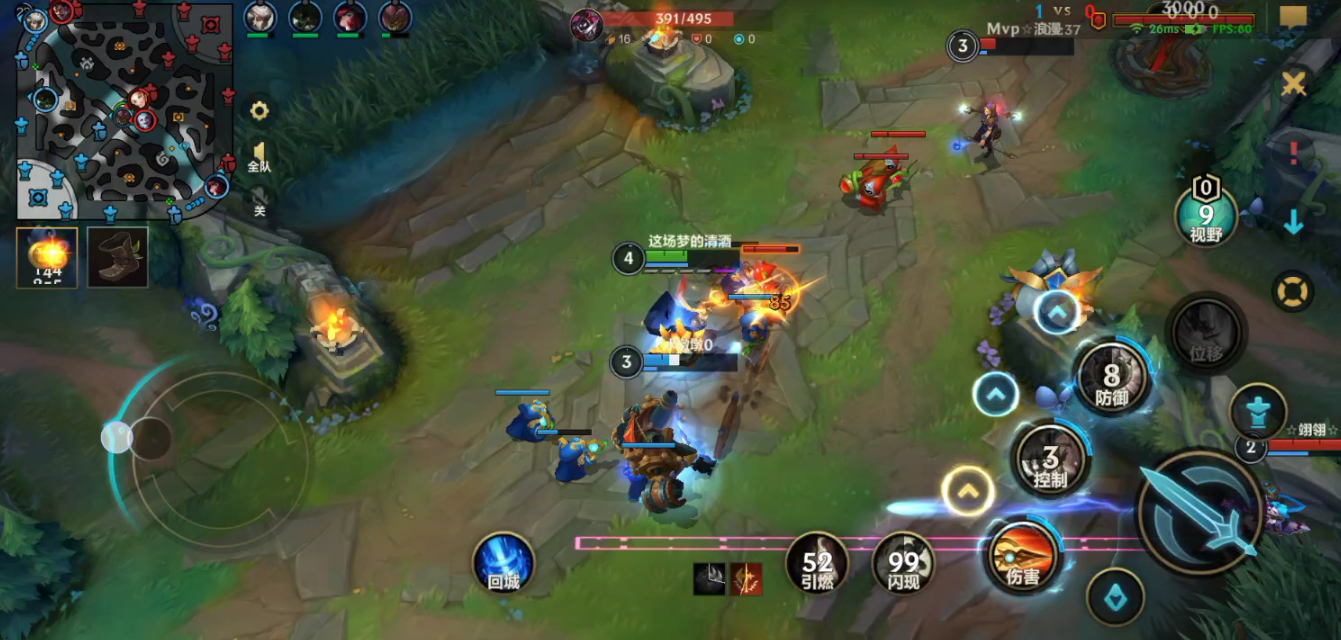
Task: Open the gold shop item slot
Action: click(x=47, y=257)
